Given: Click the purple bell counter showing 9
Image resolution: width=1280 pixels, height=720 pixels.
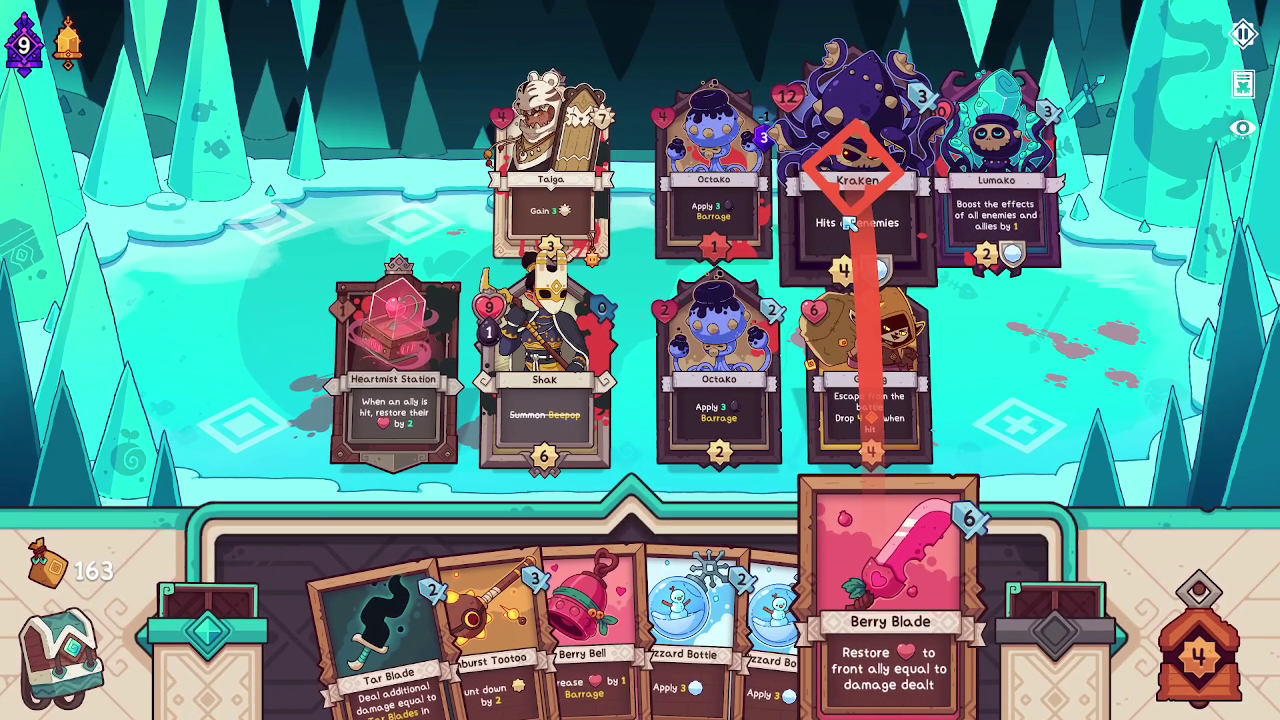Looking at the screenshot, I should (22, 45).
